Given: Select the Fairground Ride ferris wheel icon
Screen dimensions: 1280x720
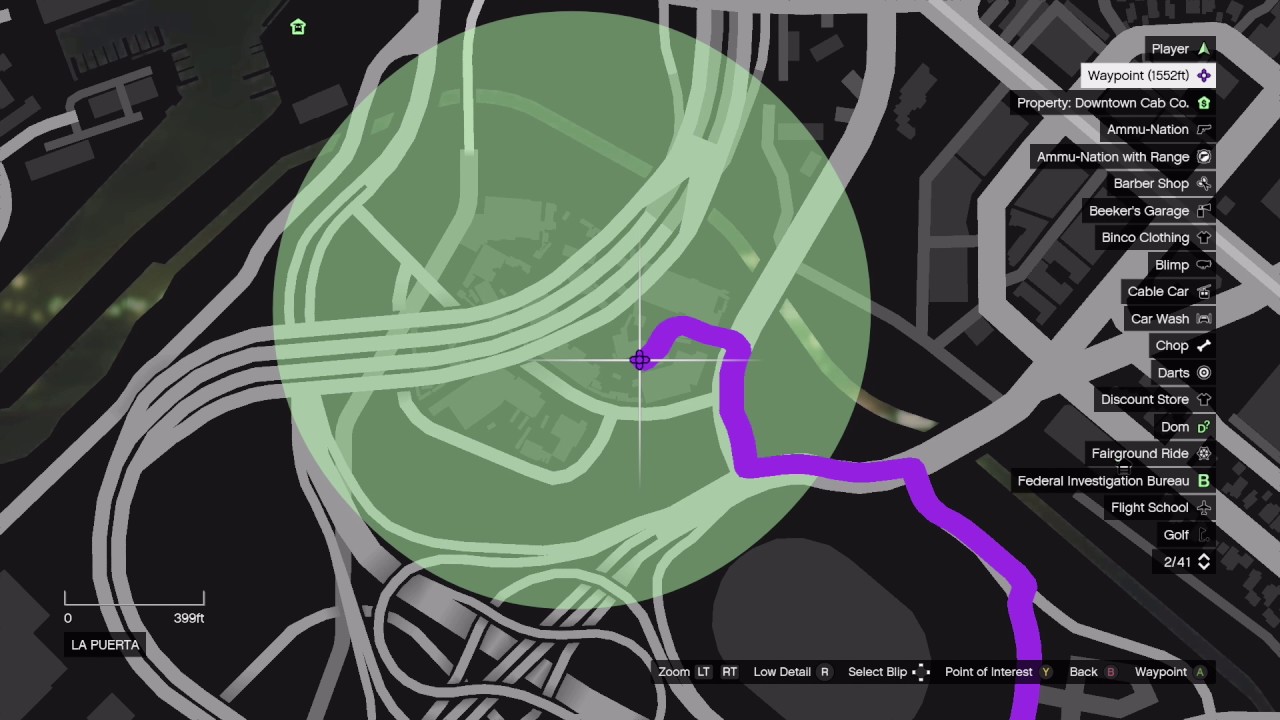Looking at the screenshot, I should pyautogui.click(x=1203, y=453).
